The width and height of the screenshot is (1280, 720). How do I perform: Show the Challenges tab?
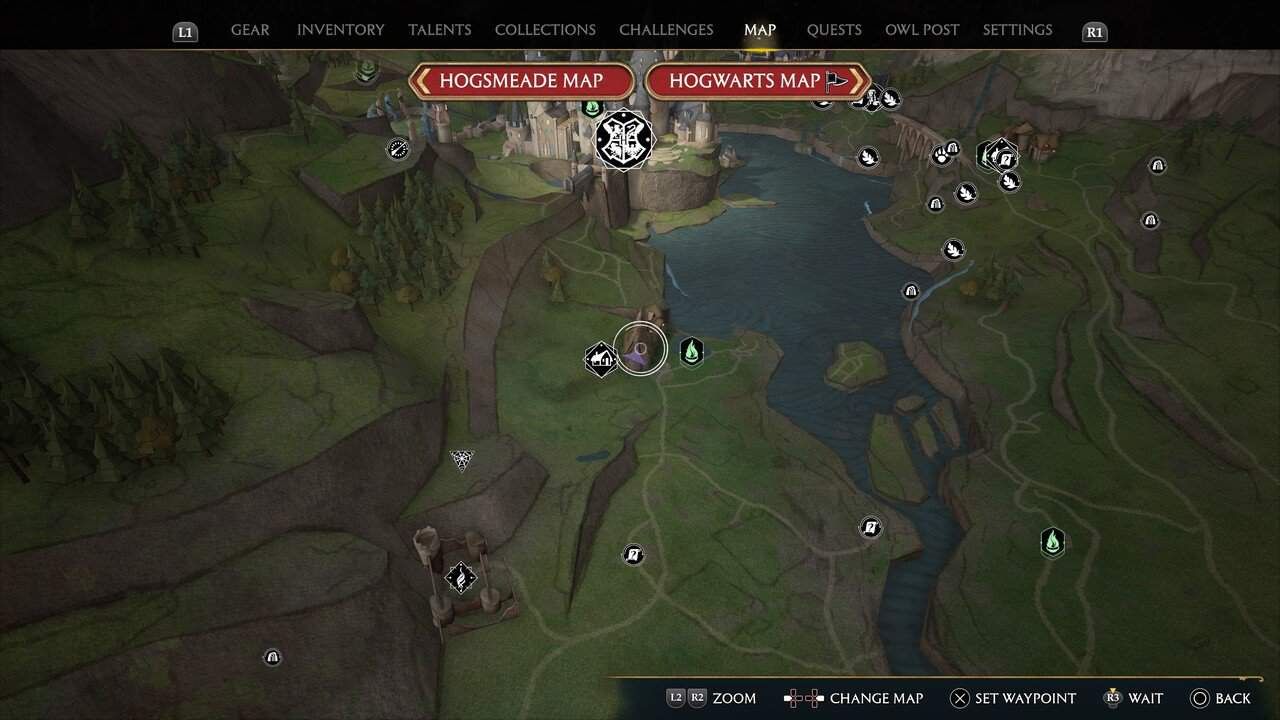tap(666, 30)
